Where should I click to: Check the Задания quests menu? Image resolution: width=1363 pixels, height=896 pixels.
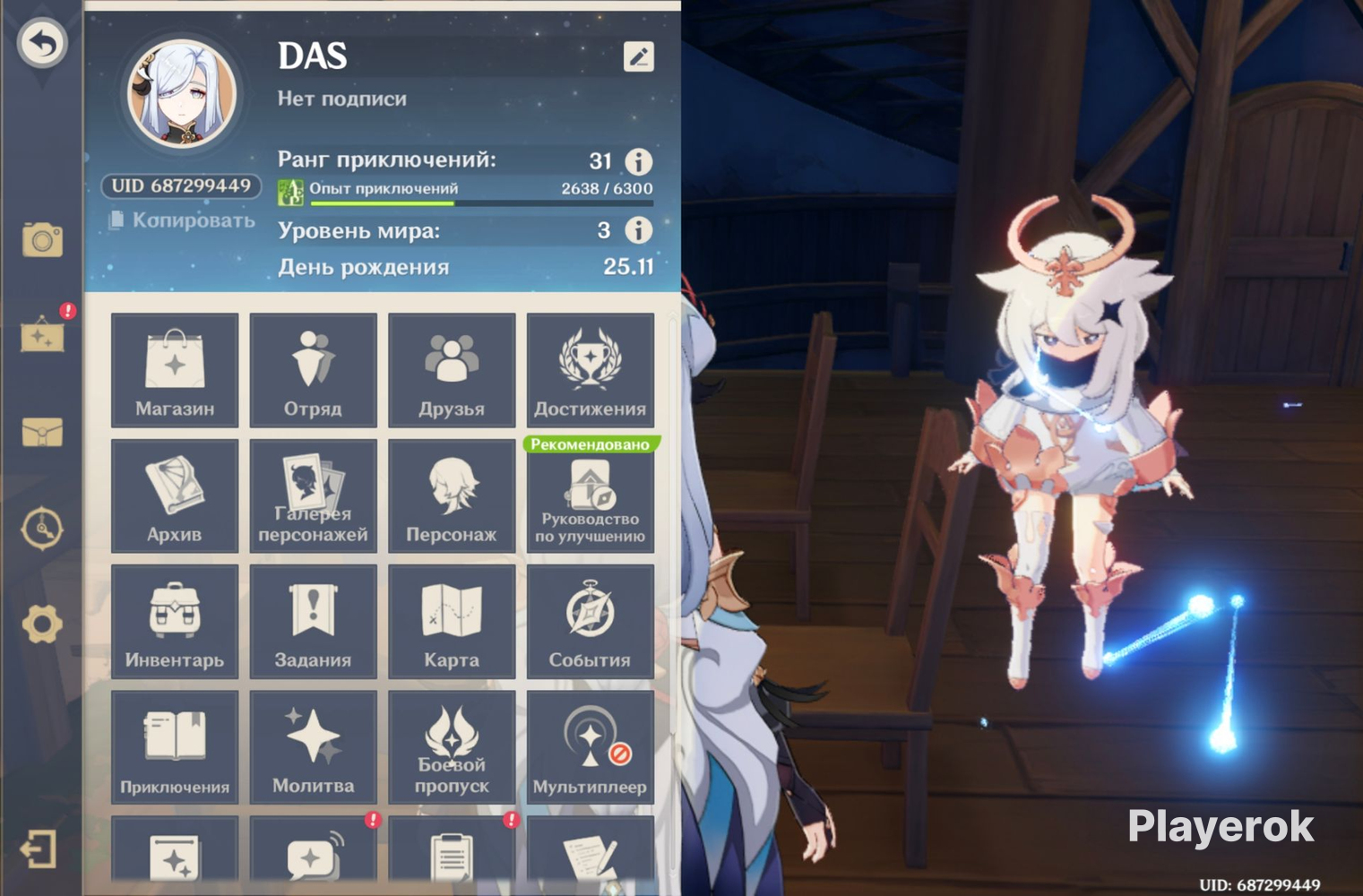313,622
